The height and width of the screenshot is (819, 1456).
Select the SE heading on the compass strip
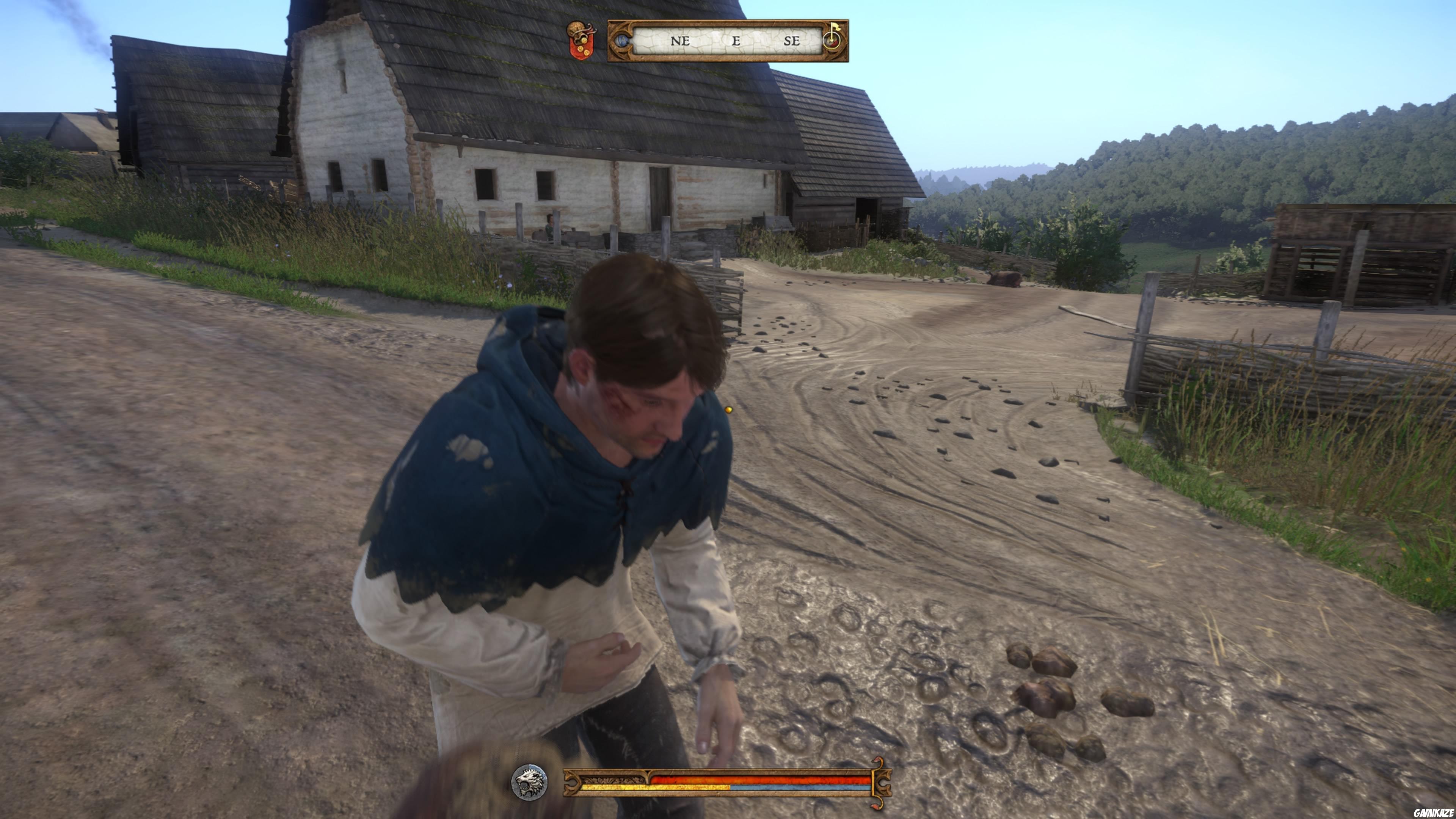[793, 41]
